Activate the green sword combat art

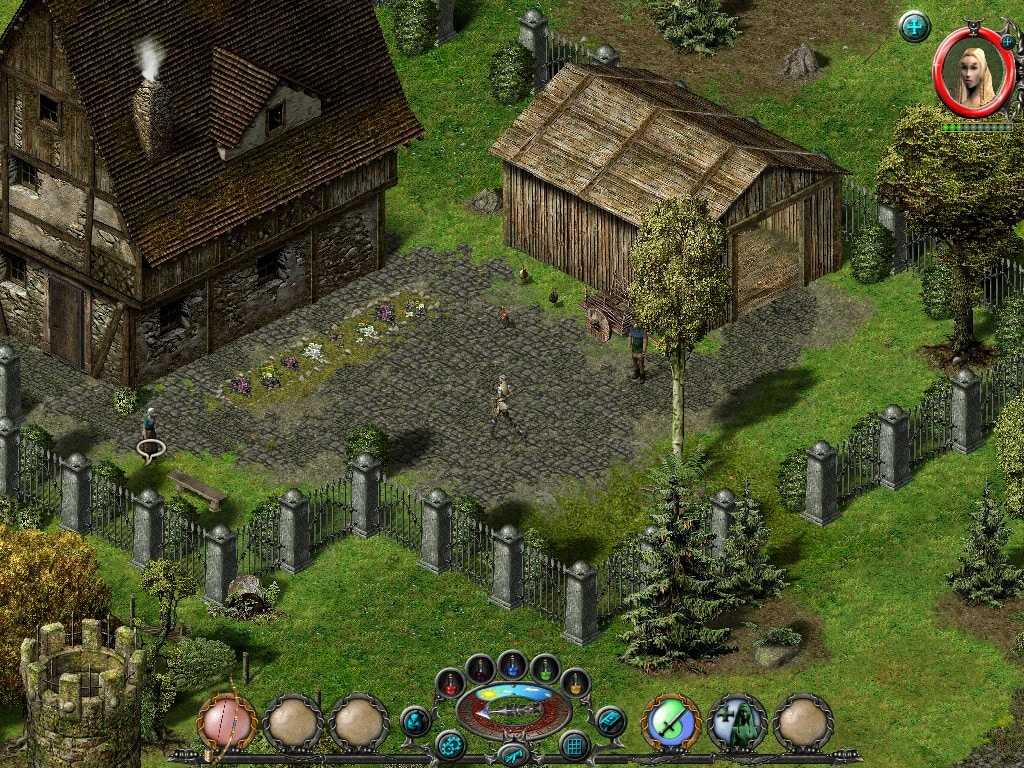670,722
